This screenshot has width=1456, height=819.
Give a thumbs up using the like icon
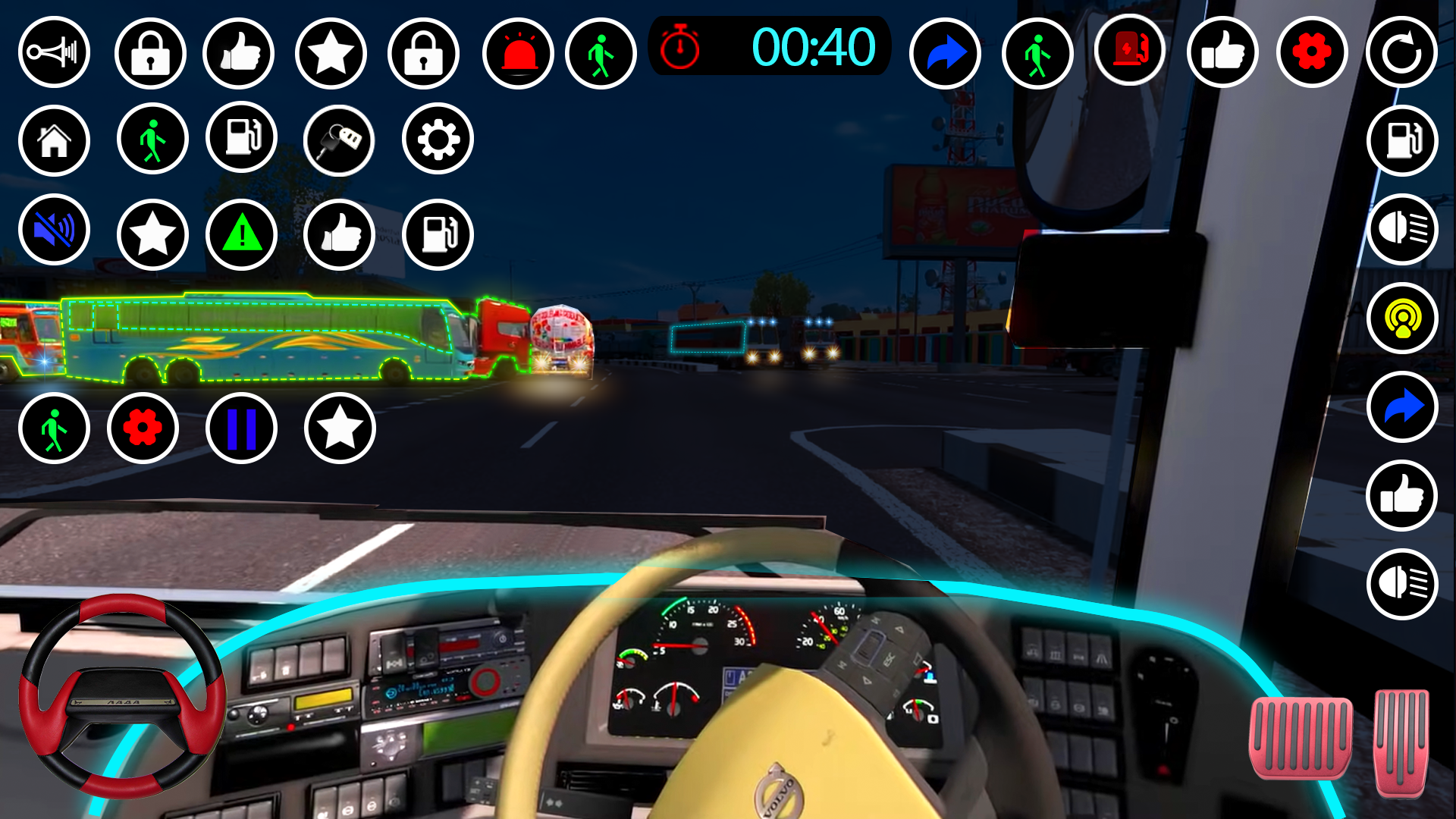(239, 52)
